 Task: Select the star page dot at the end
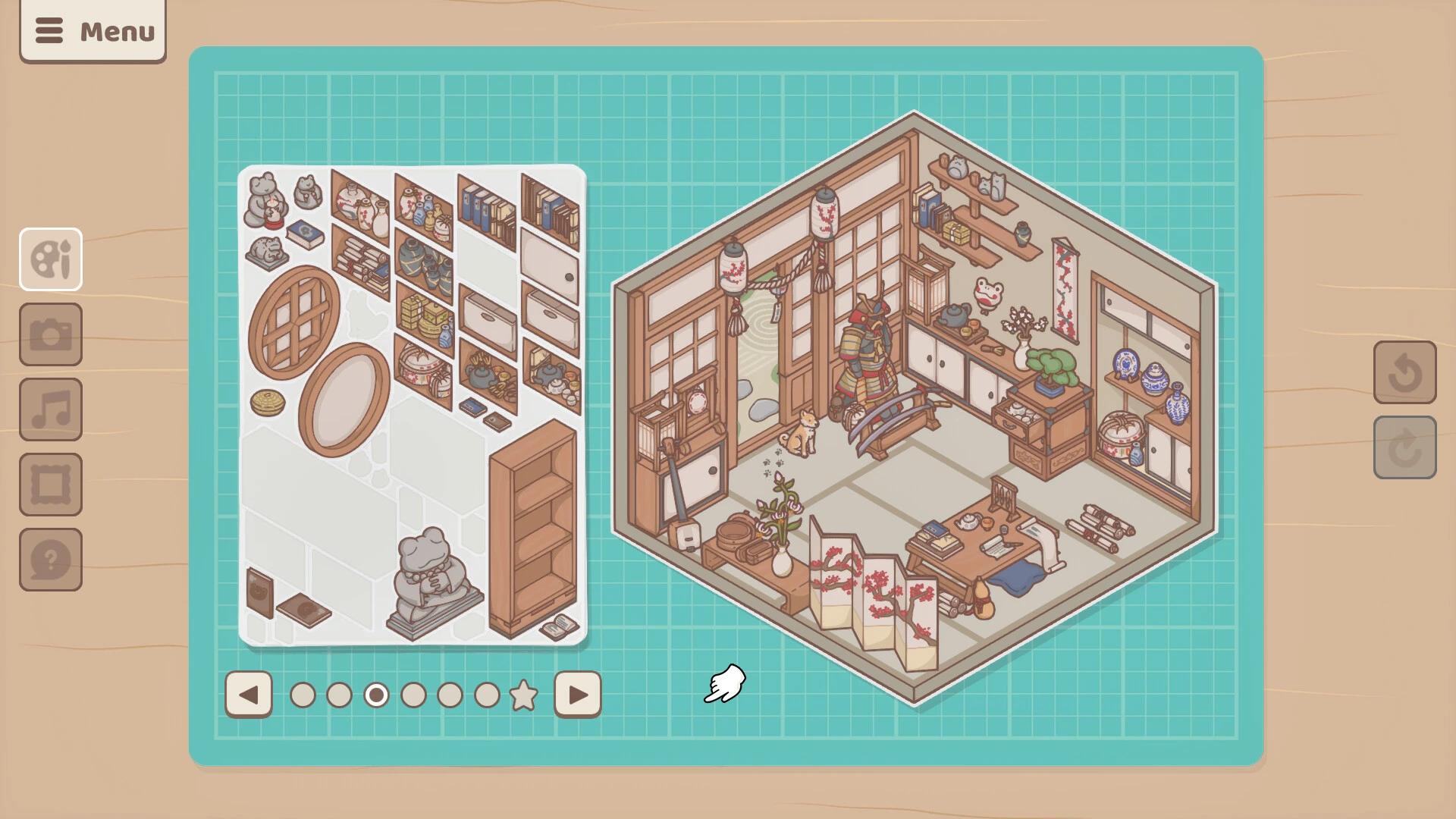coord(523,694)
